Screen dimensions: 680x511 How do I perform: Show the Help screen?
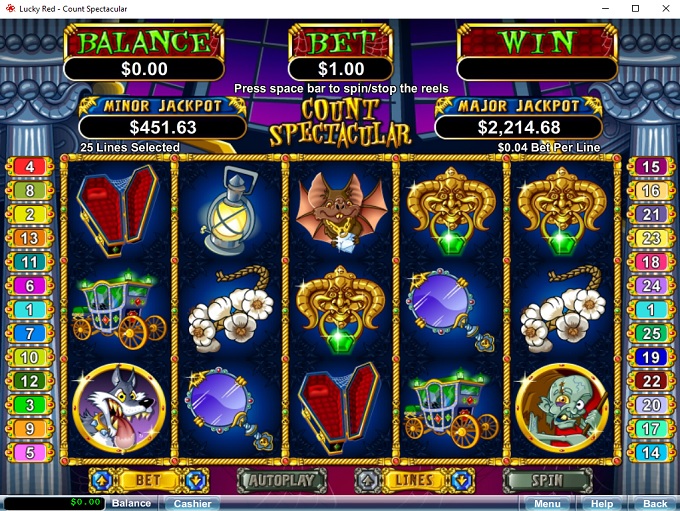point(601,503)
